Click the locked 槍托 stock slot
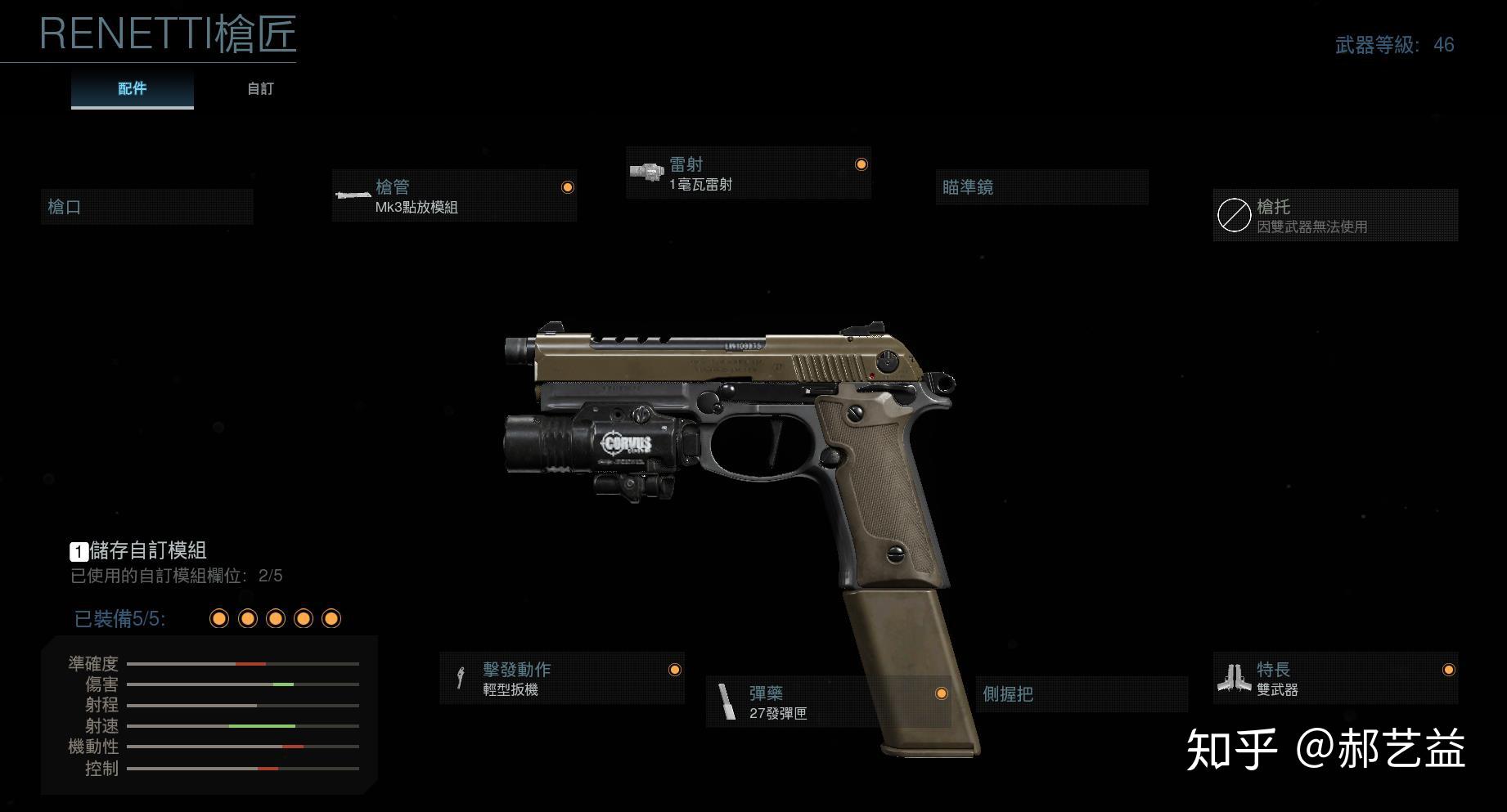This screenshot has height=812, width=1507. pyautogui.click(x=1334, y=216)
